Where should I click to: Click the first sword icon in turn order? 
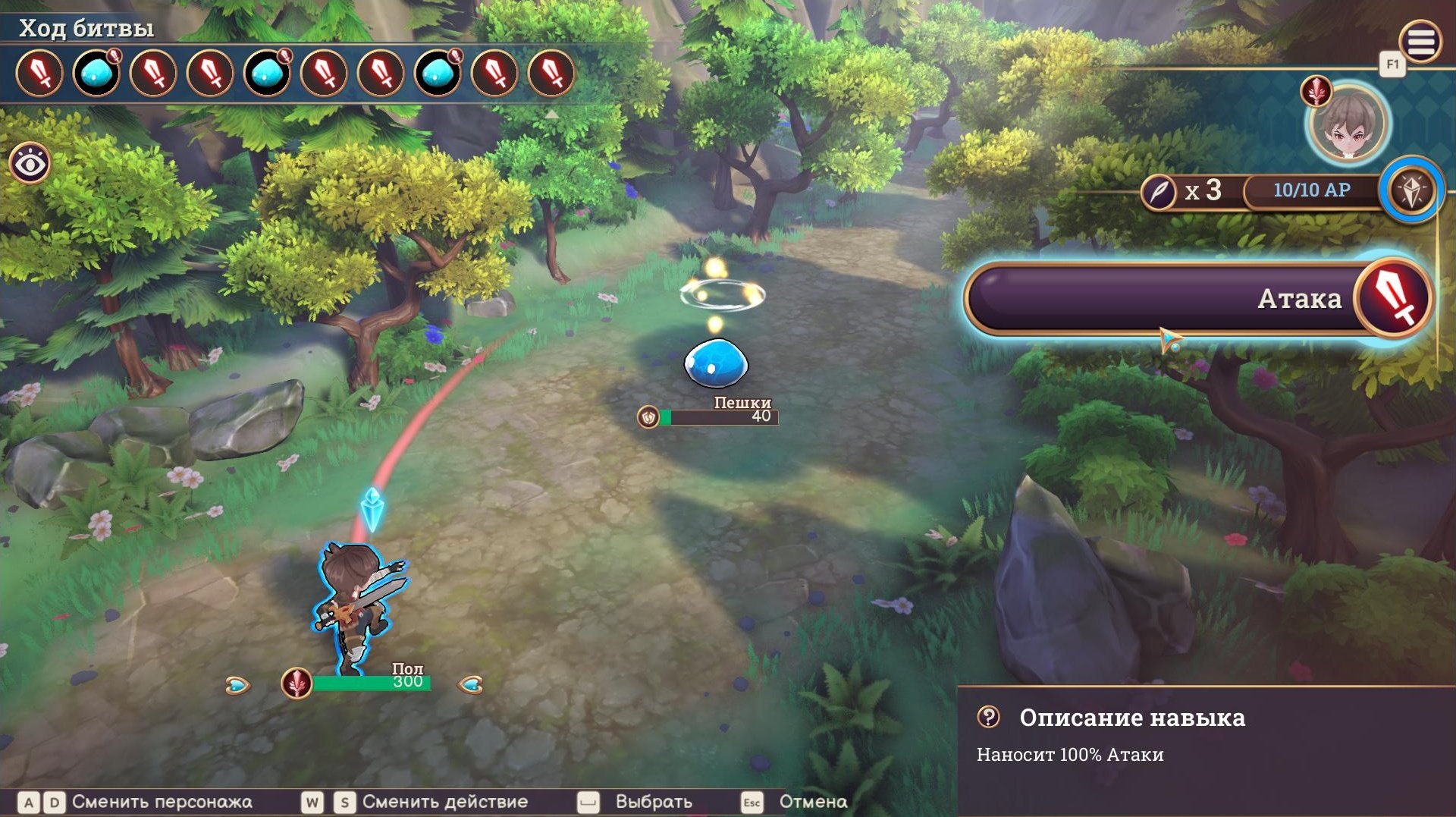pyautogui.click(x=39, y=74)
